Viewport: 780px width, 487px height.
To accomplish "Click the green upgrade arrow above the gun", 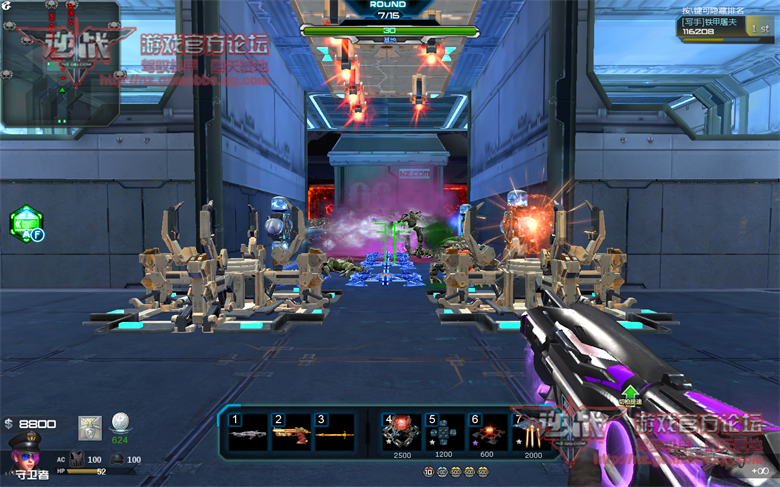I will coord(630,393).
